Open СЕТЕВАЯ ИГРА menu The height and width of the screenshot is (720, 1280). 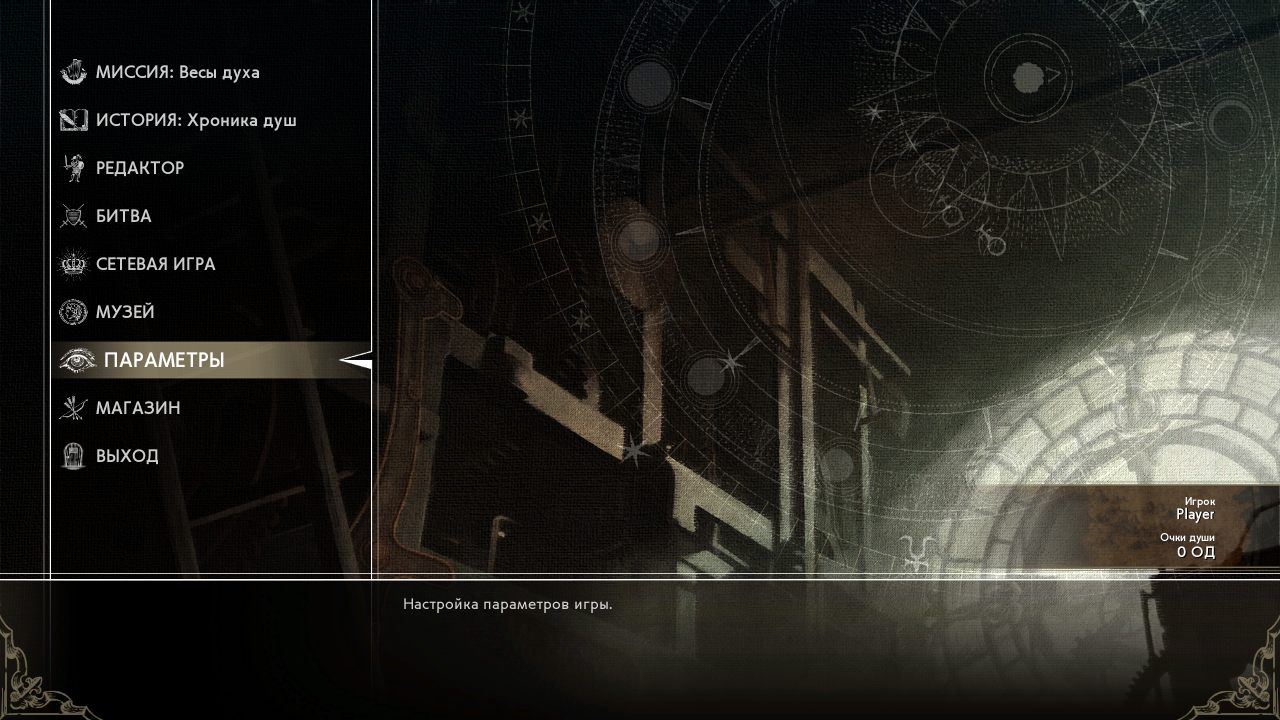[155, 264]
